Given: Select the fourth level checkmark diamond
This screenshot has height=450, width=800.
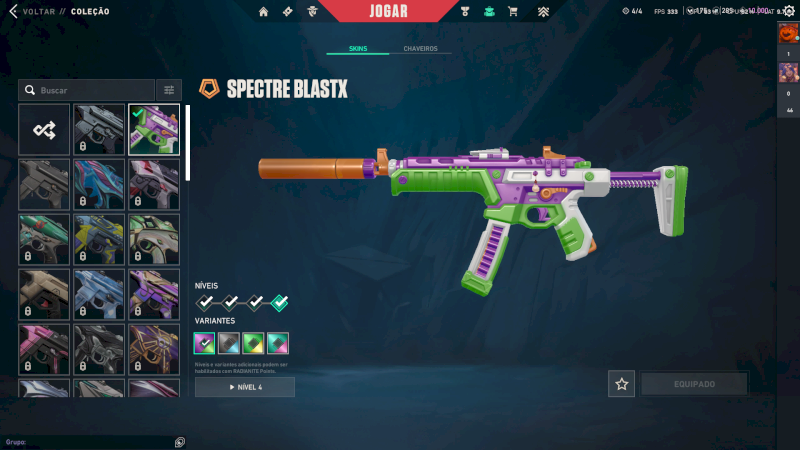Looking at the screenshot, I should [x=280, y=302].
